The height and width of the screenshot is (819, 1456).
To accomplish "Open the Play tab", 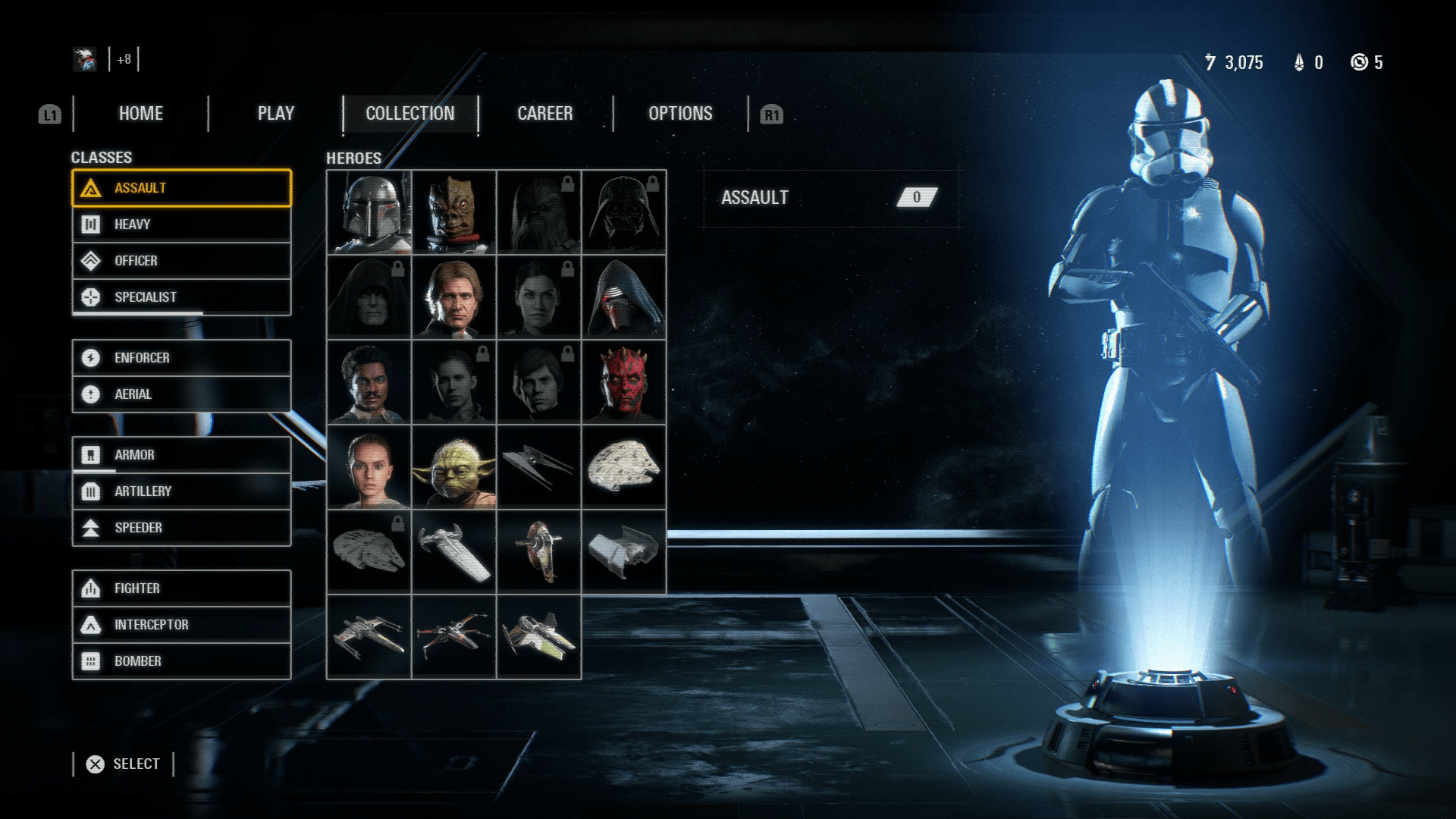I will point(275,114).
